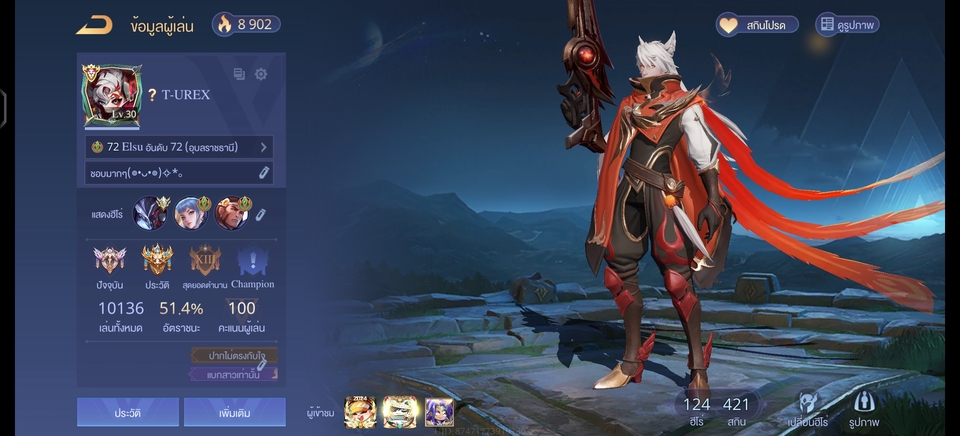Open the history (ประวัติ) tab button
The image size is (960, 436).
(128, 412)
